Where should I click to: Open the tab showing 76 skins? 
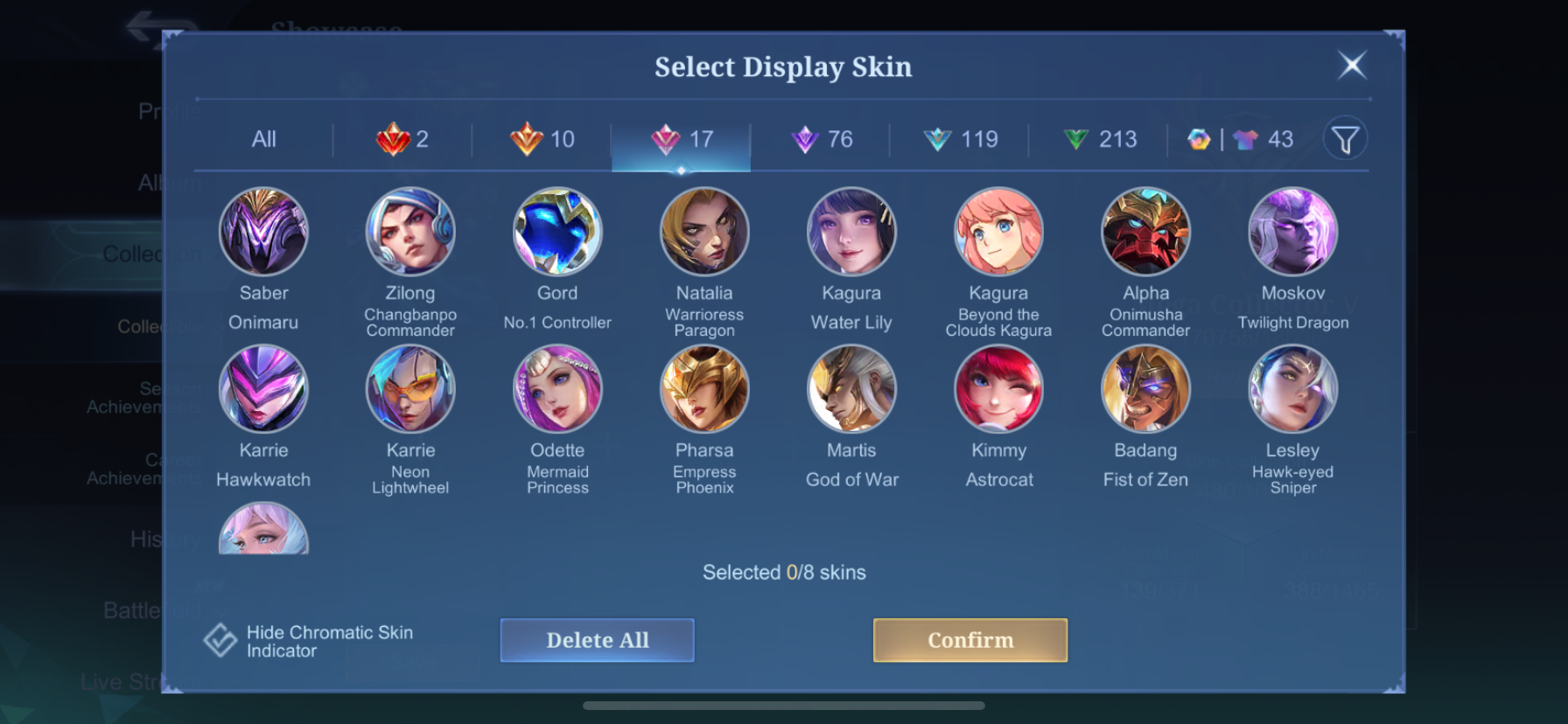(821, 139)
